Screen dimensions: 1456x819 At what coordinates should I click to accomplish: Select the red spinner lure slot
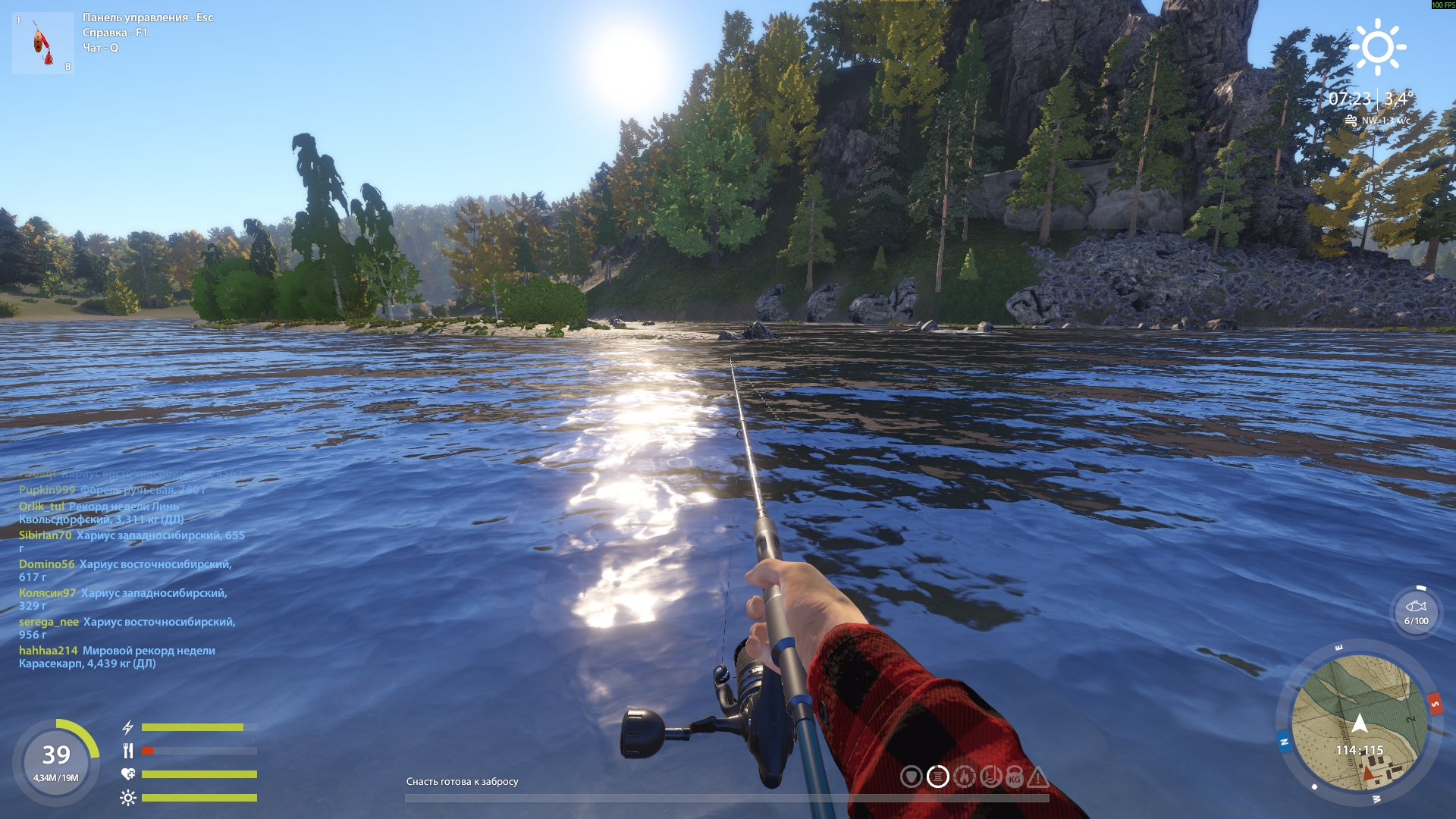tap(42, 43)
